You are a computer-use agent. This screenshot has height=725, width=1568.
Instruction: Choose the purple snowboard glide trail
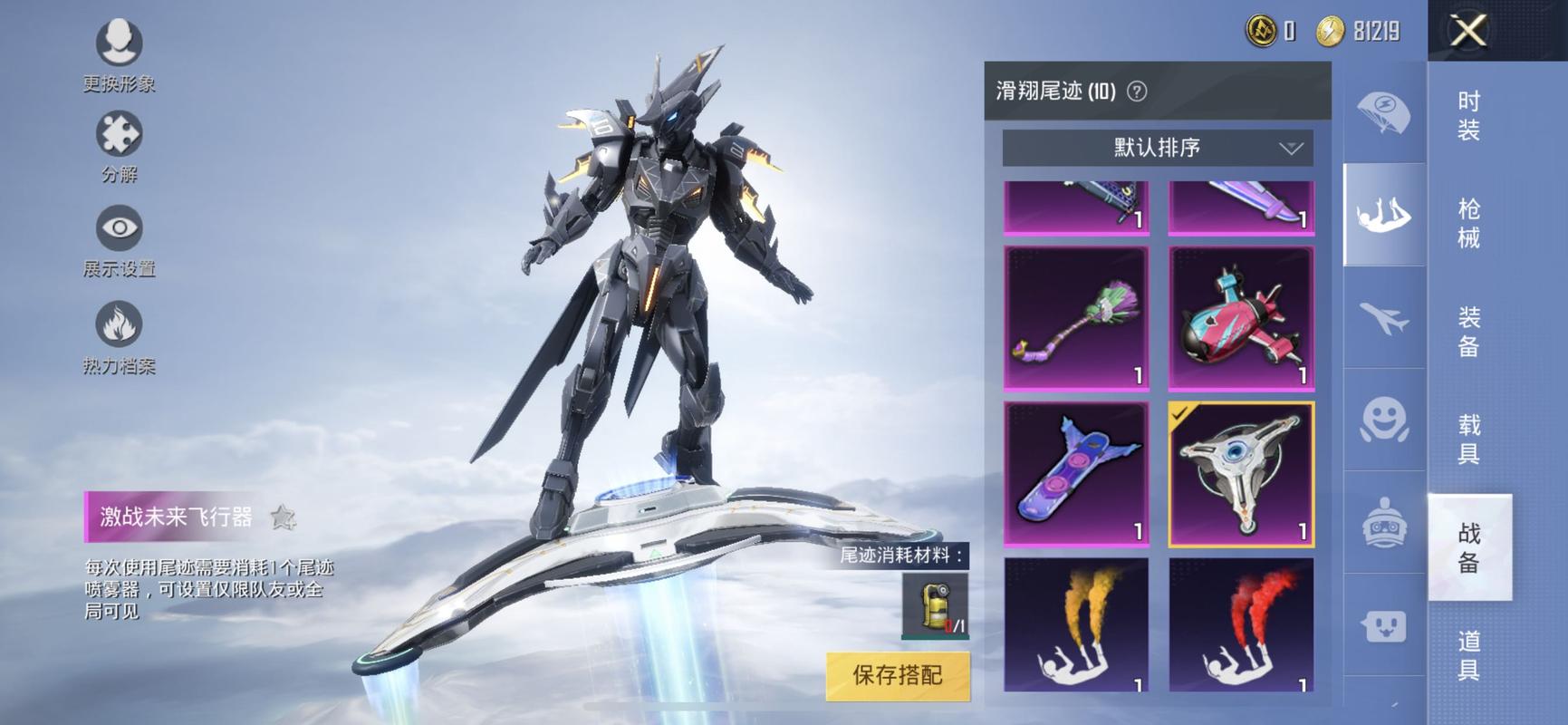click(1076, 473)
